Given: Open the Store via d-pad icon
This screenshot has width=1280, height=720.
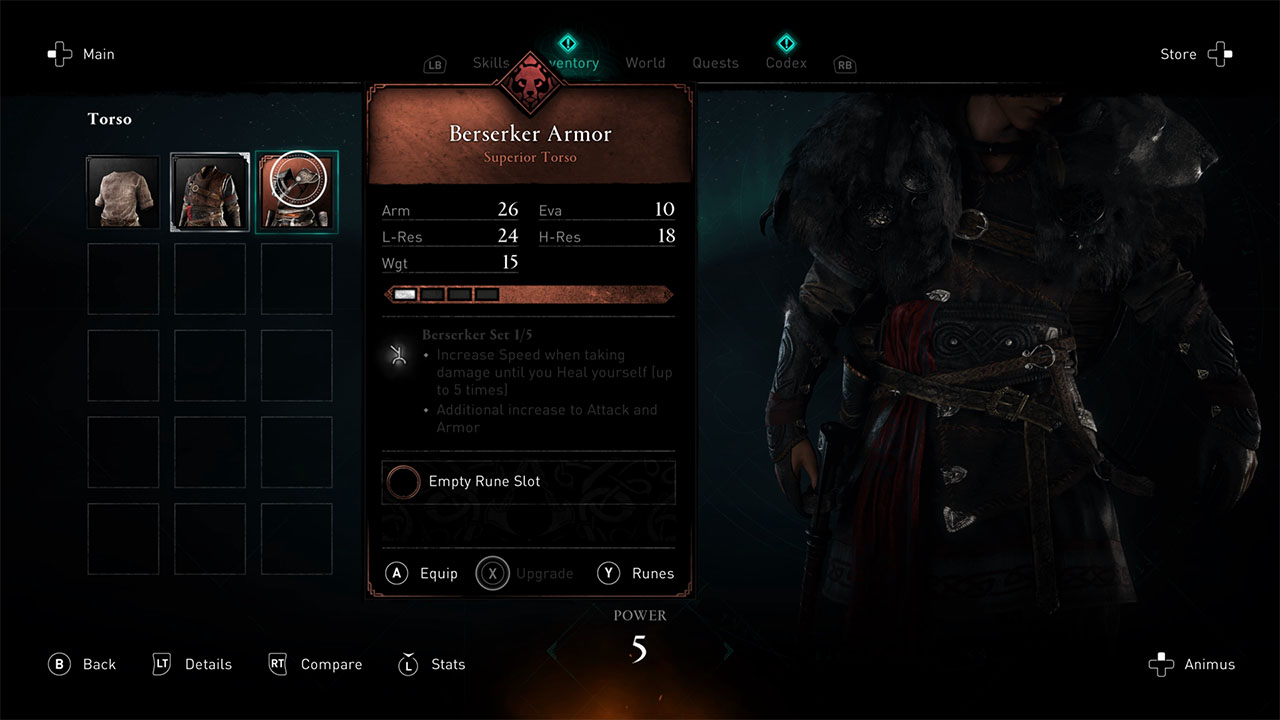Looking at the screenshot, I should point(1220,54).
